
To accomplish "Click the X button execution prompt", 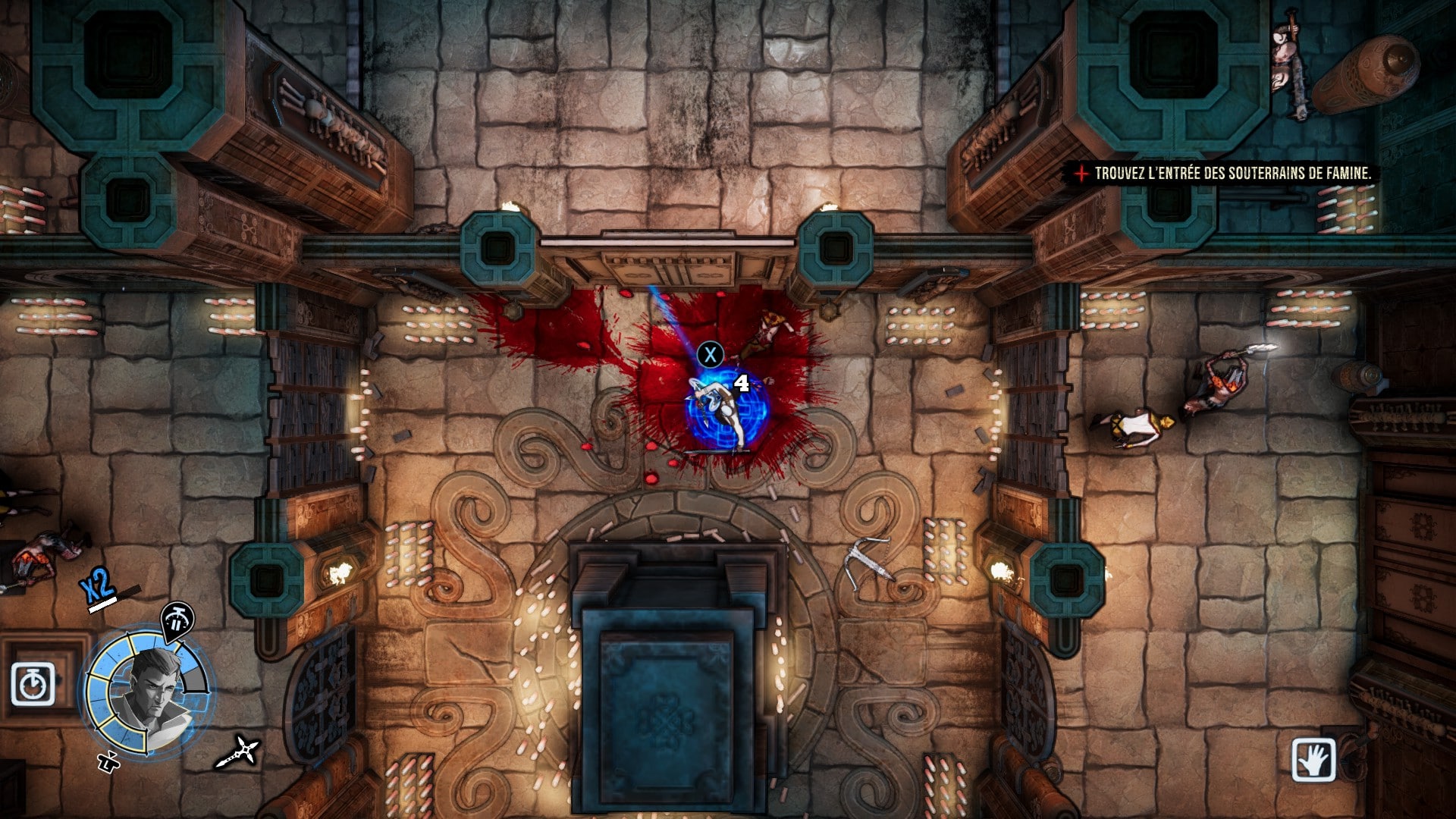I will point(711,354).
